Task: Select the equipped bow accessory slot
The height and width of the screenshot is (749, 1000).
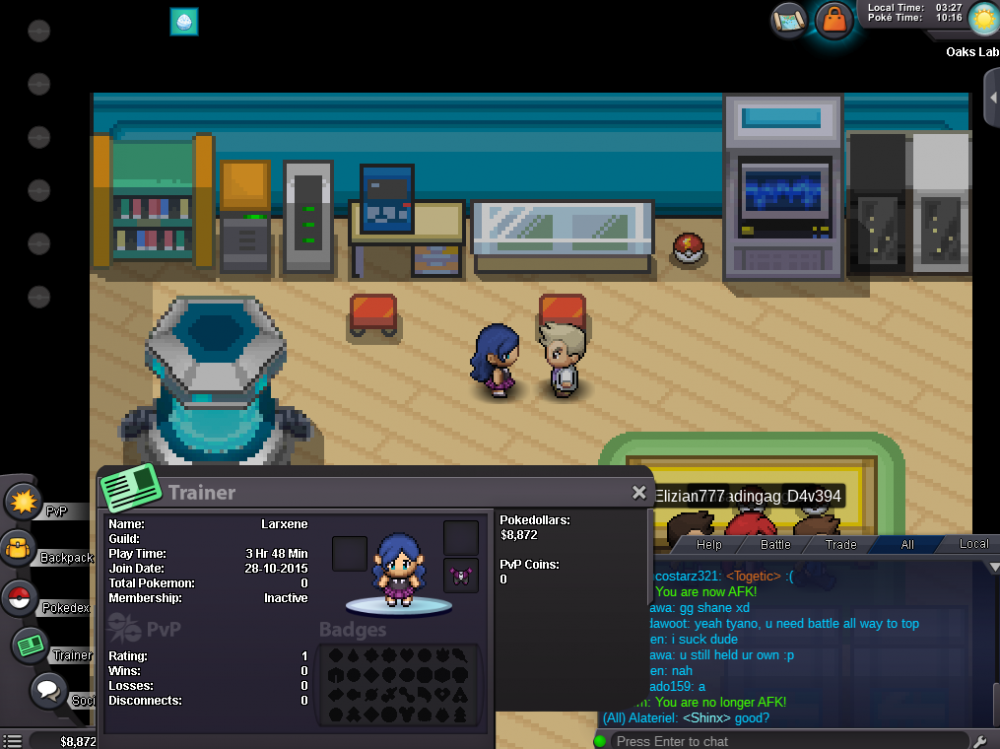Action: pyautogui.click(x=461, y=575)
